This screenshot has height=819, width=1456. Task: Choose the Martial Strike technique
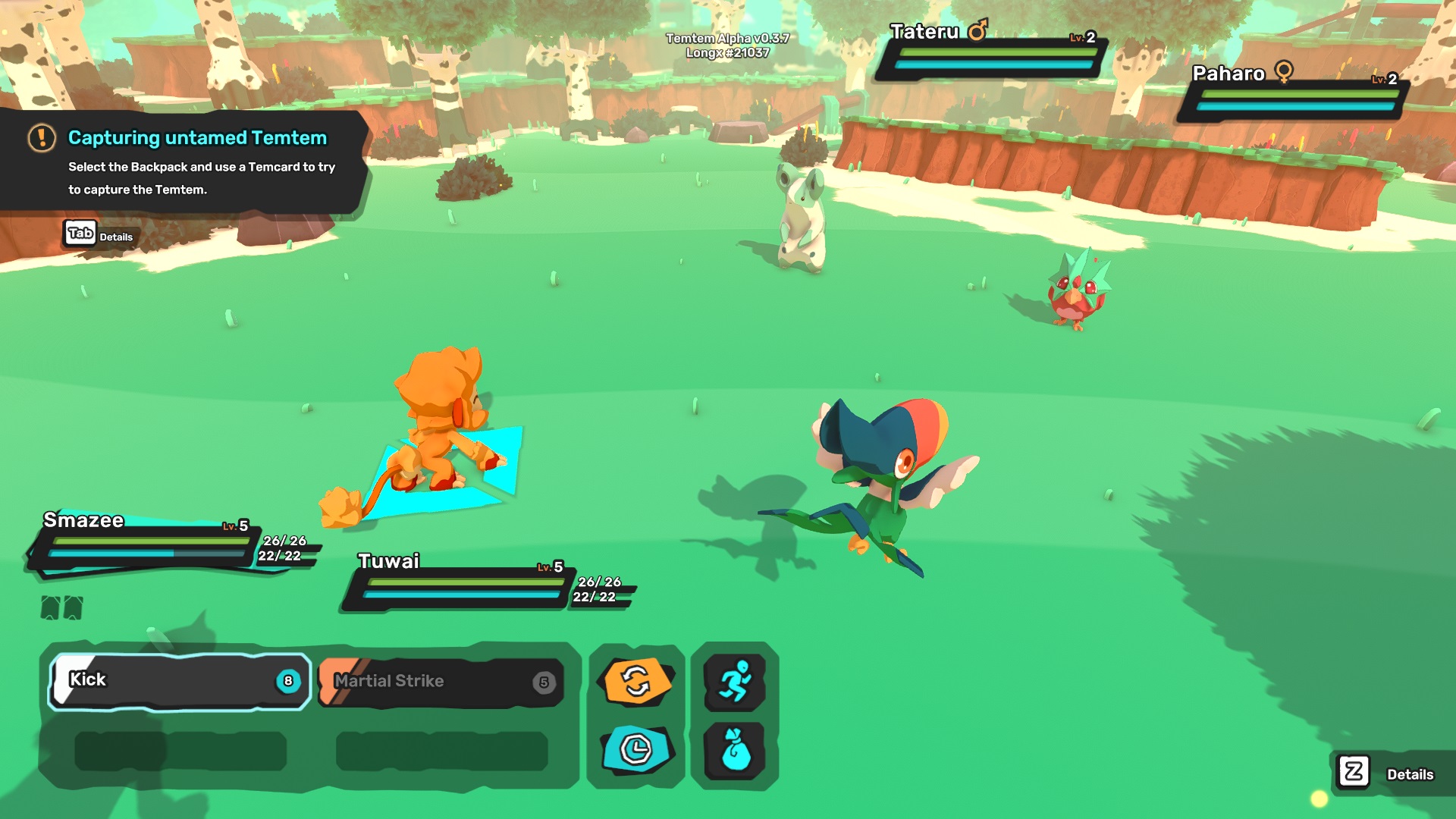(442, 682)
